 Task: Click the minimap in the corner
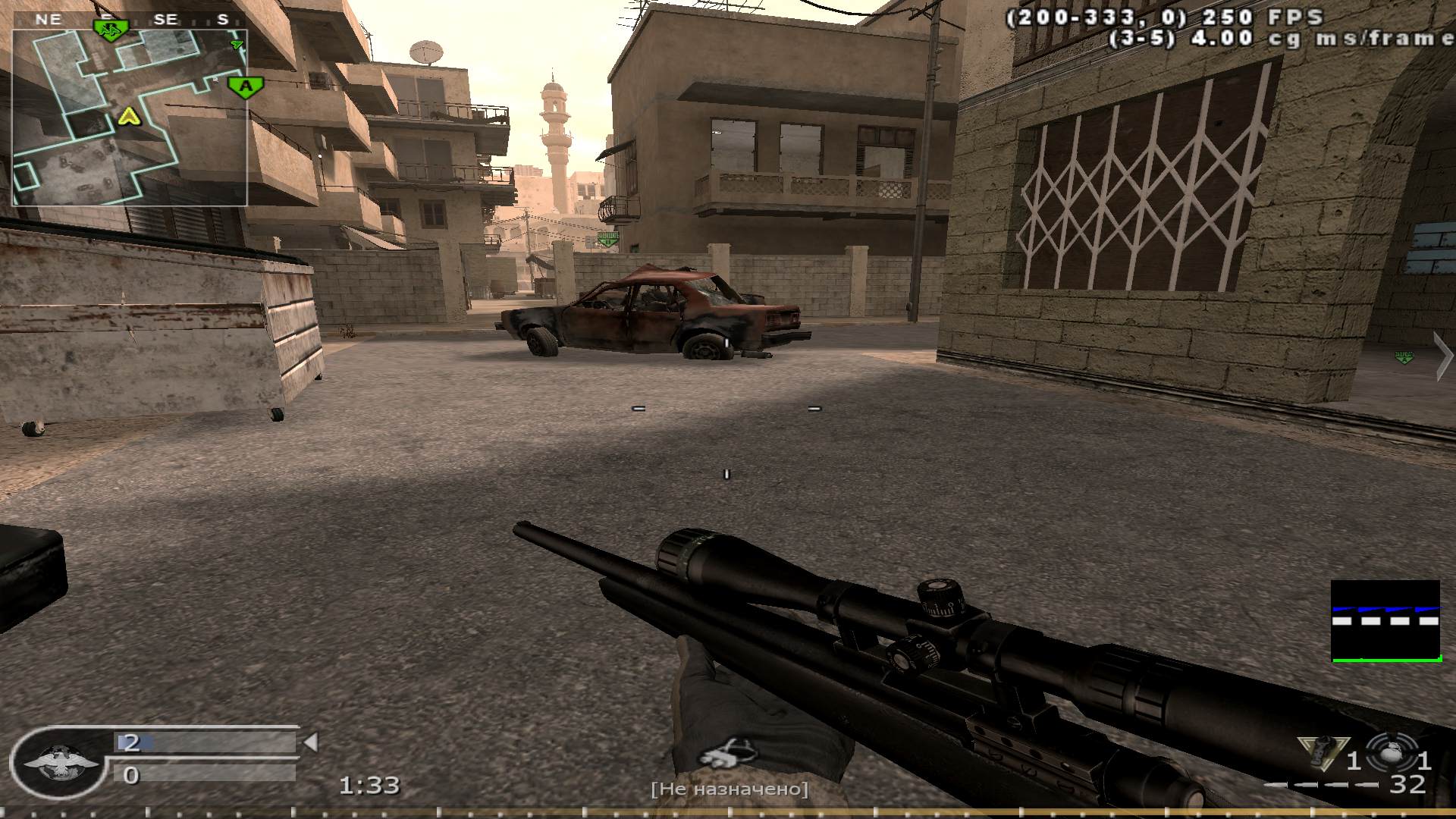[x=129, y=118]
